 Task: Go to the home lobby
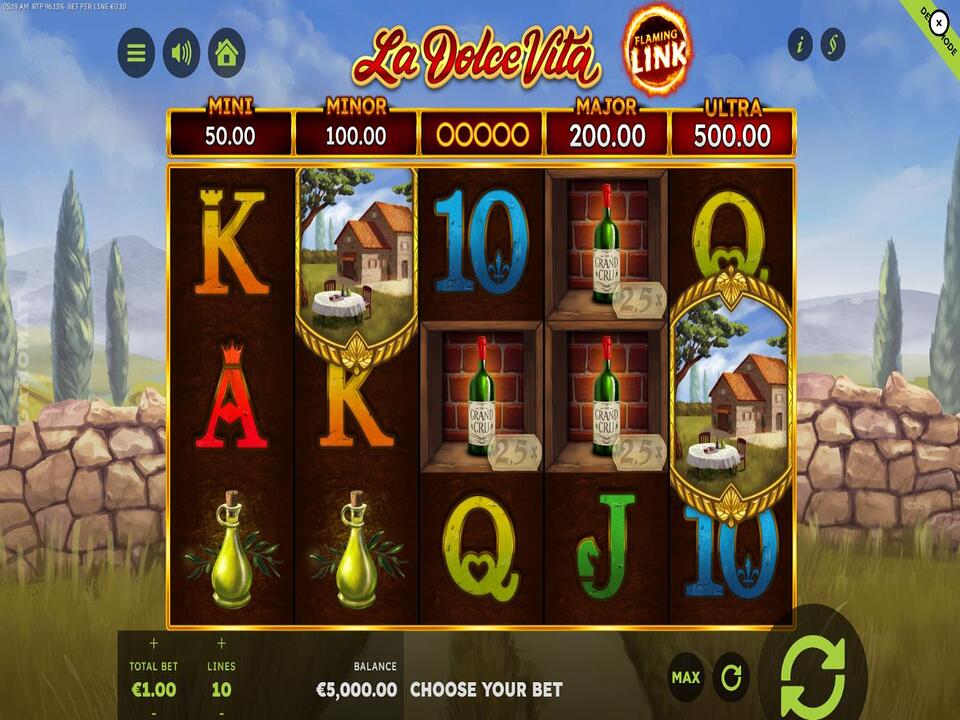(226, 53)
